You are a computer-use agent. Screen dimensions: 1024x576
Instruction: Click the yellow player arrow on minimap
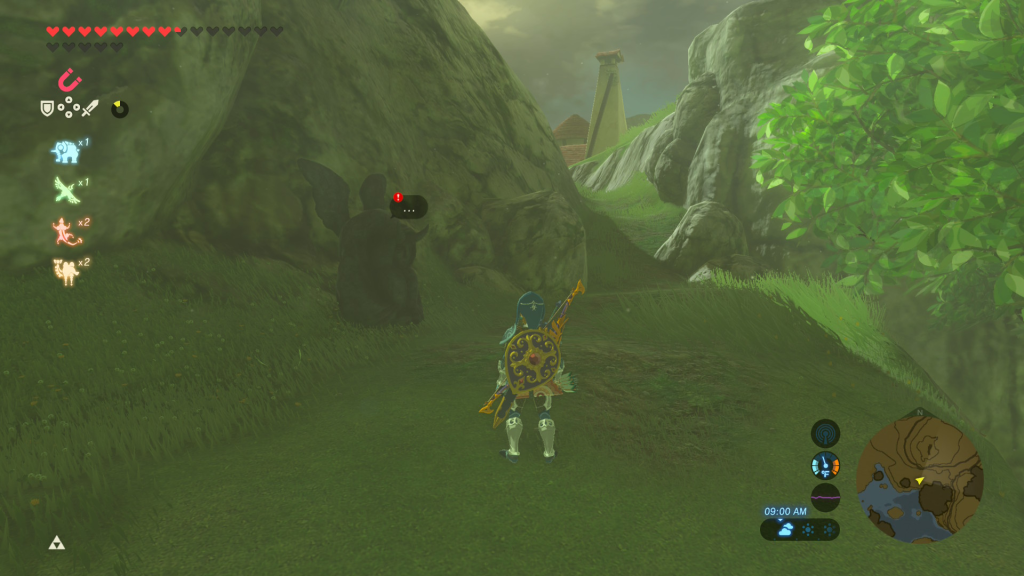[919, 481]
